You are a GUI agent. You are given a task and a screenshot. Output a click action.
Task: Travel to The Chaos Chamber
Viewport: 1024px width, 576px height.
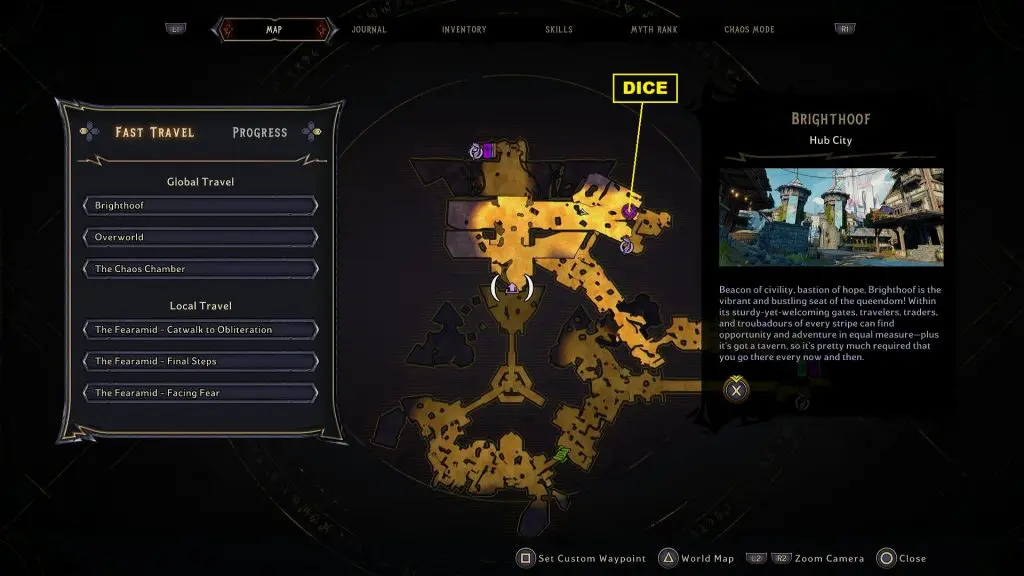pos(200,269)
